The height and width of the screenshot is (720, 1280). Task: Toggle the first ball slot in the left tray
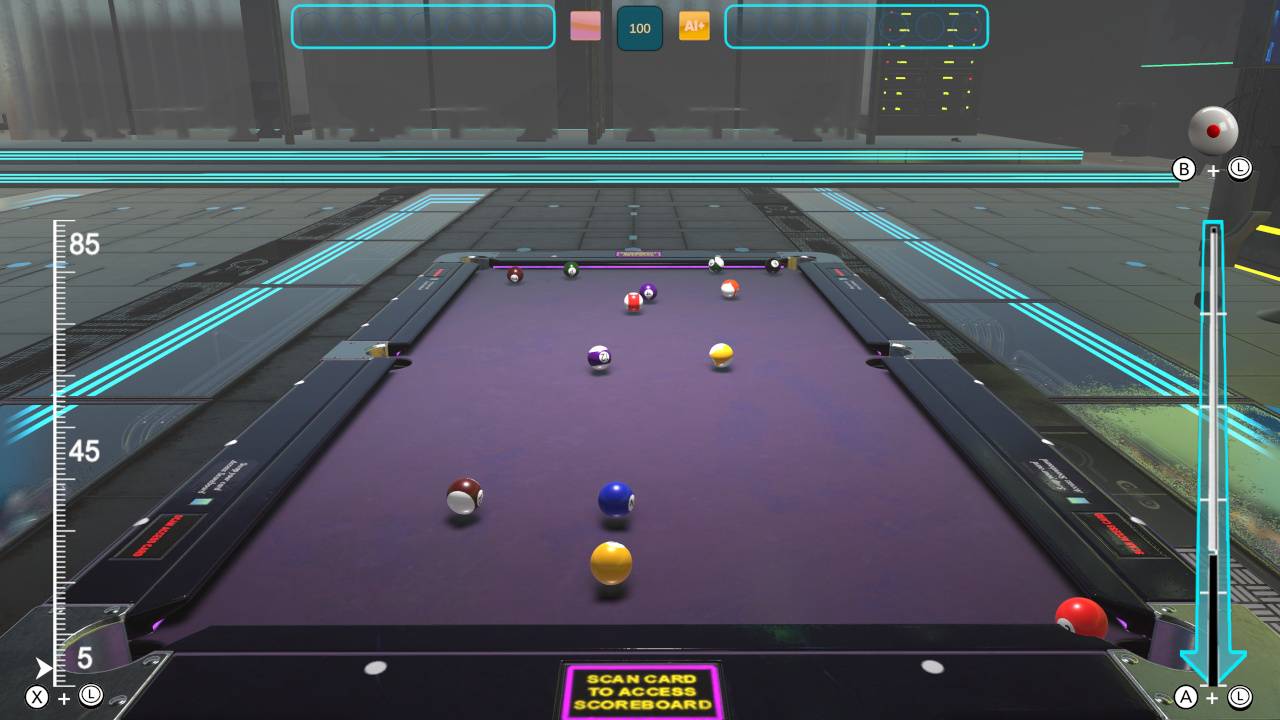click(x=313, y=27)
